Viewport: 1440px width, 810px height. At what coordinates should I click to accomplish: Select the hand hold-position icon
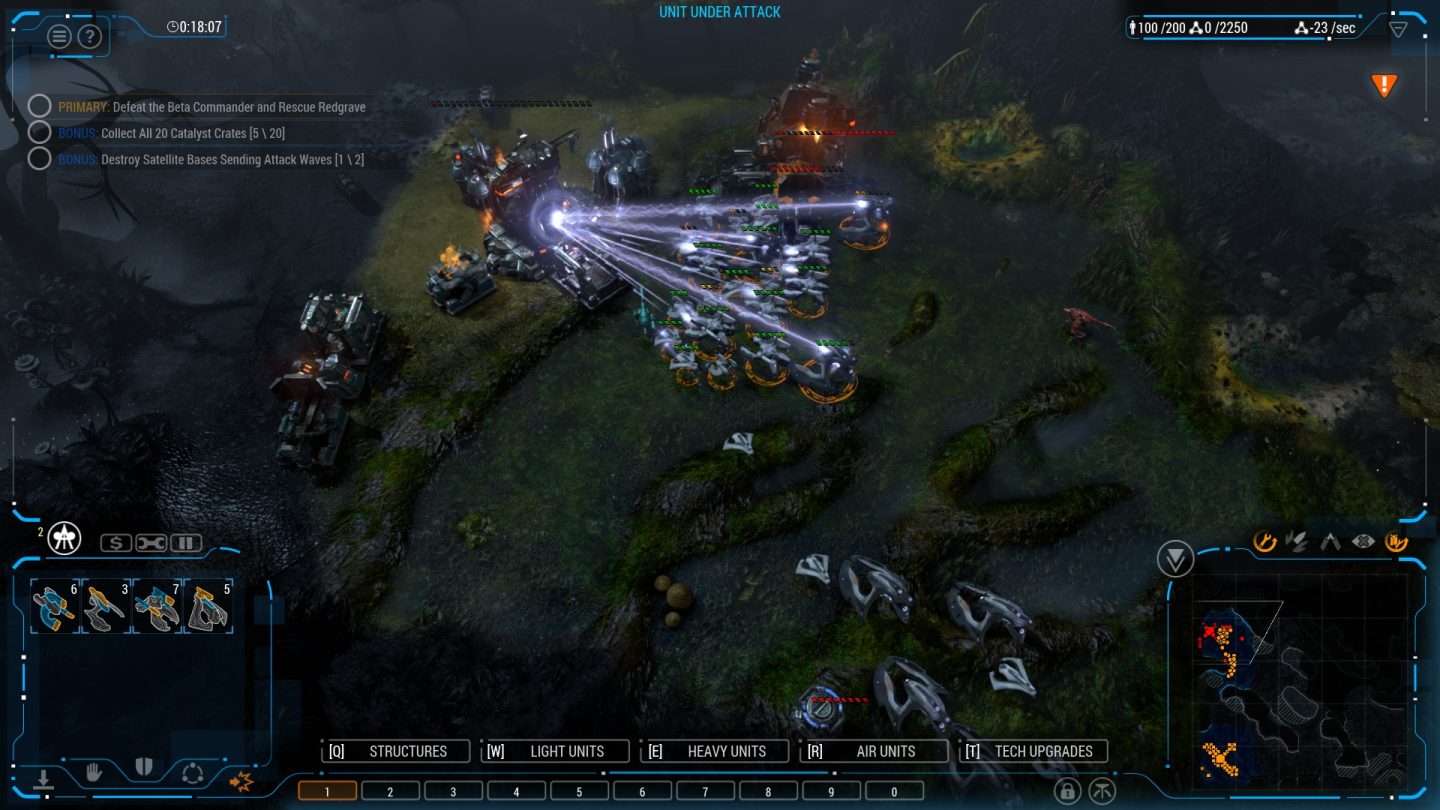(x=95, y=772)
